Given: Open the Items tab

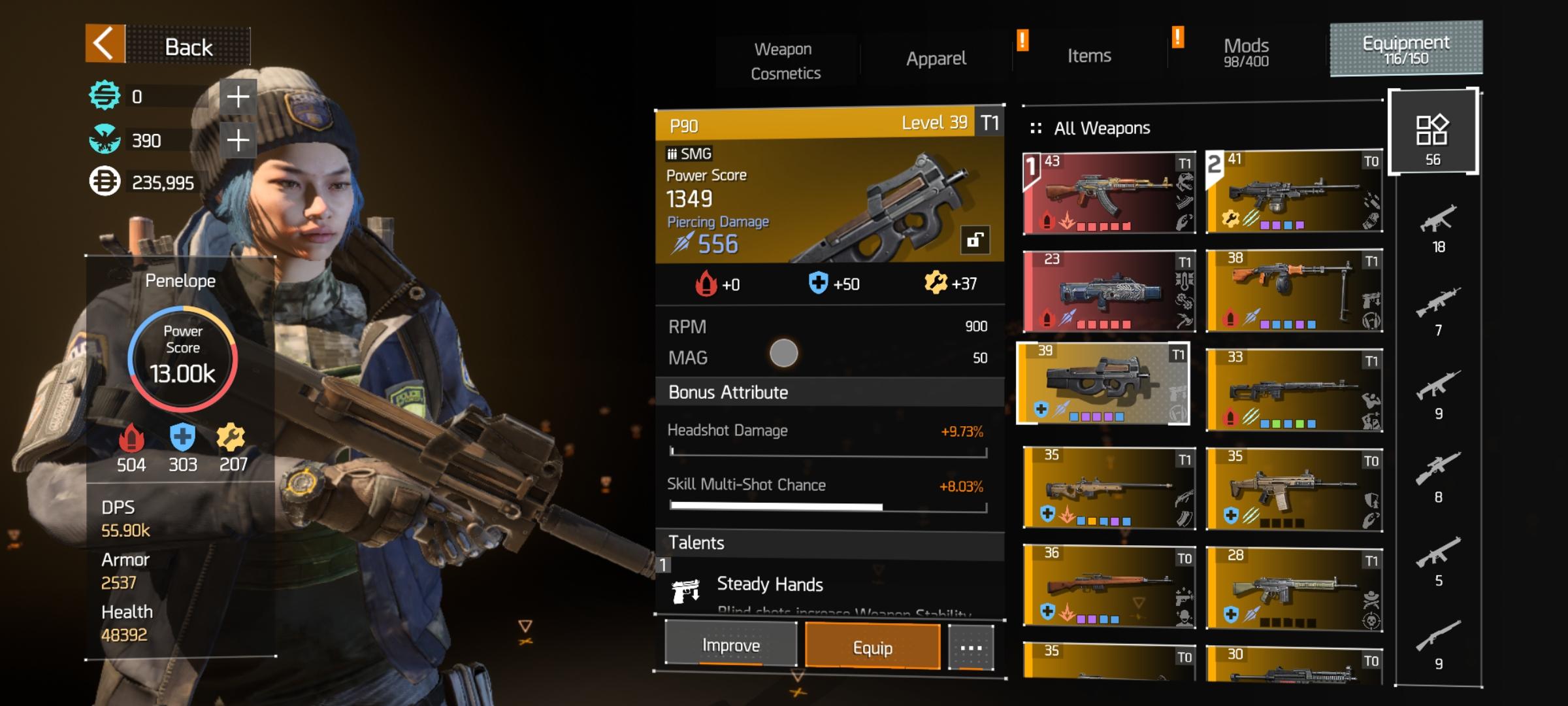Looking at the screenshot, I should (x=1088, y=56).
